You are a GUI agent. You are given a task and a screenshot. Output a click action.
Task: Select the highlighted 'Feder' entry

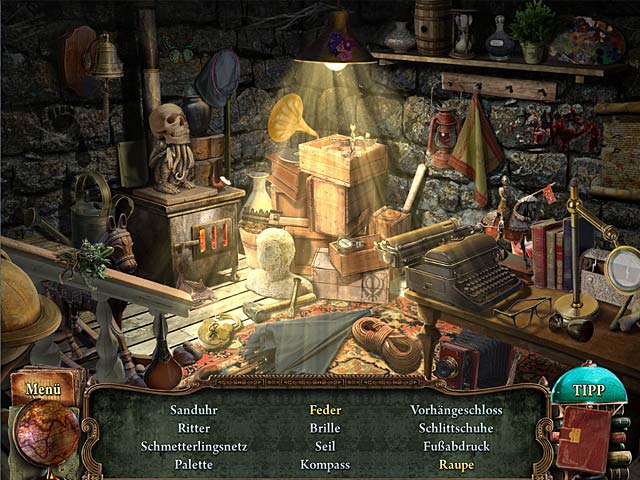click(x=325, y=410)
